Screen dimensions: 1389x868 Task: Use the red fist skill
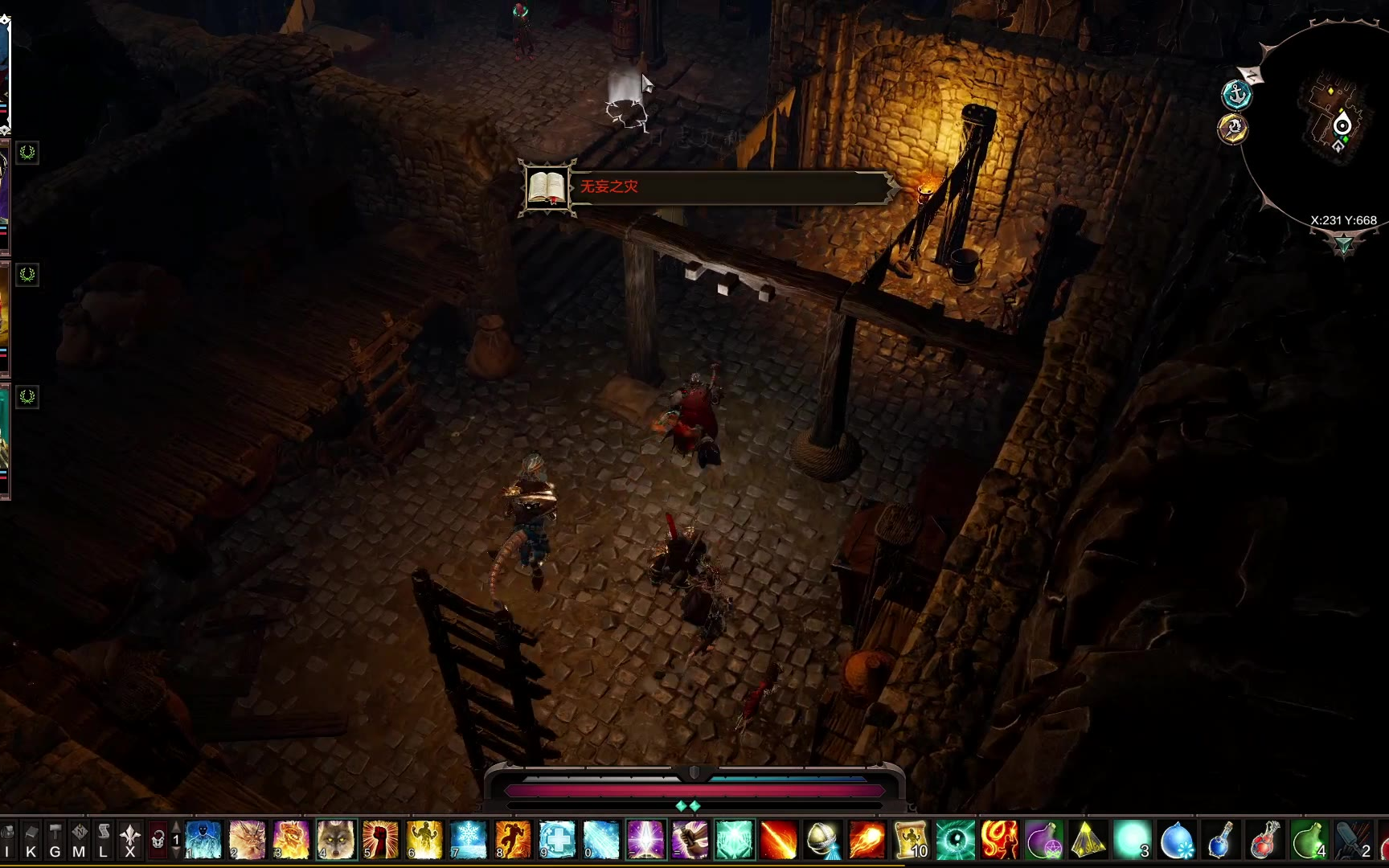[380, 840]
